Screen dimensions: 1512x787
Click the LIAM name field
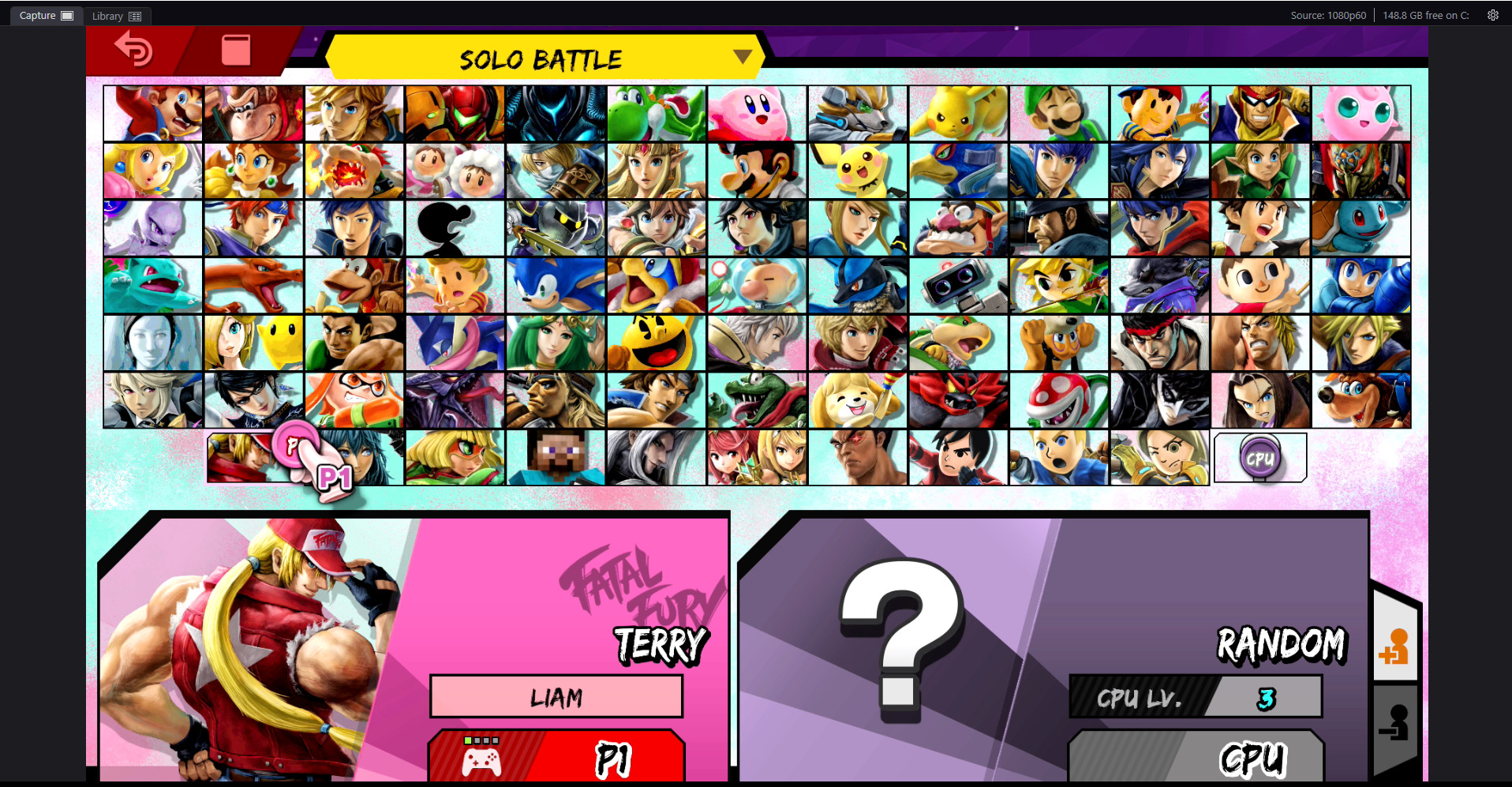click(x=556, y=696)
